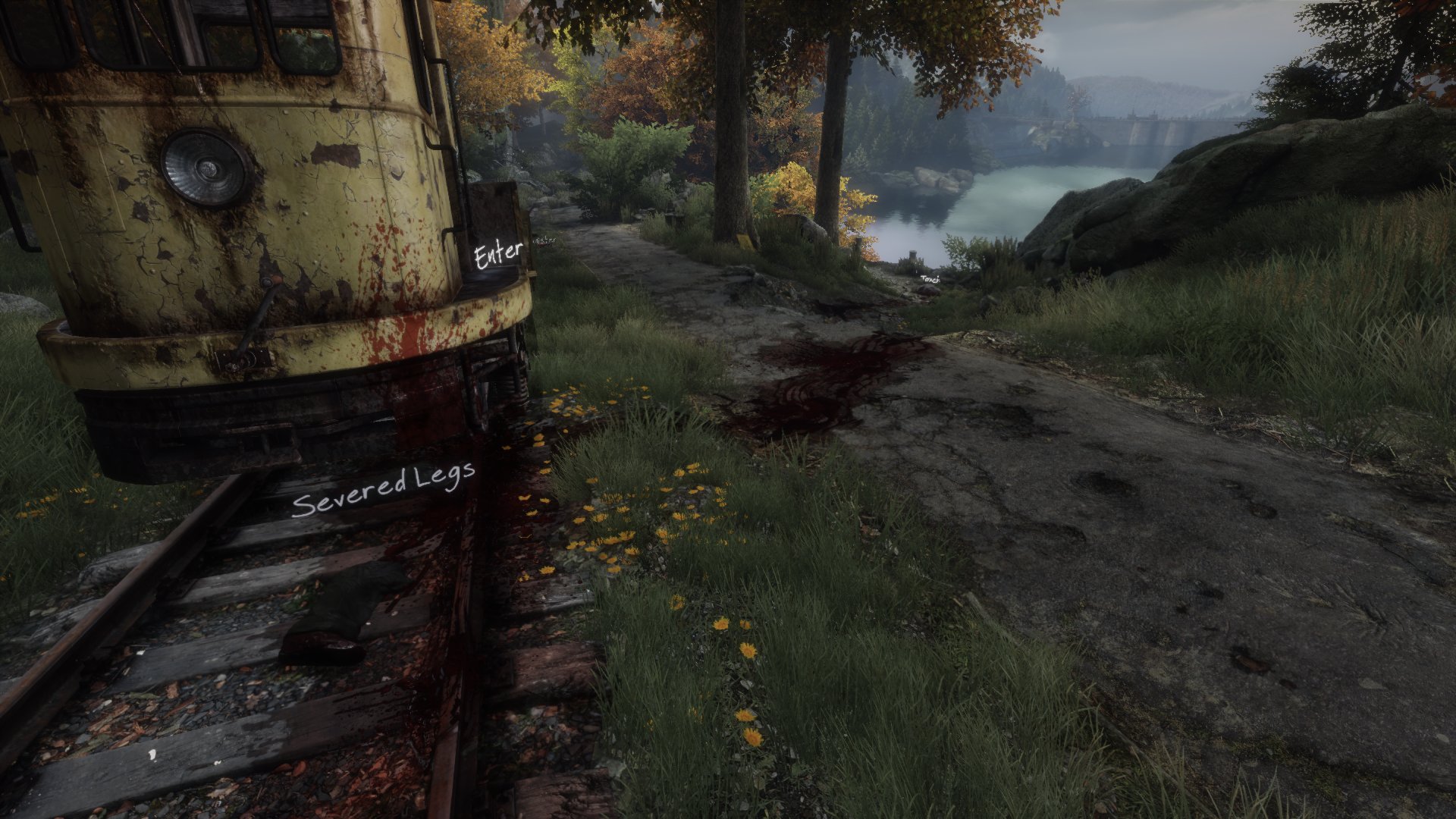This screenshot has width=1456, height=819.
Task: Inspect the Severed Legs prompt
Action: click(x=384, y=492)
